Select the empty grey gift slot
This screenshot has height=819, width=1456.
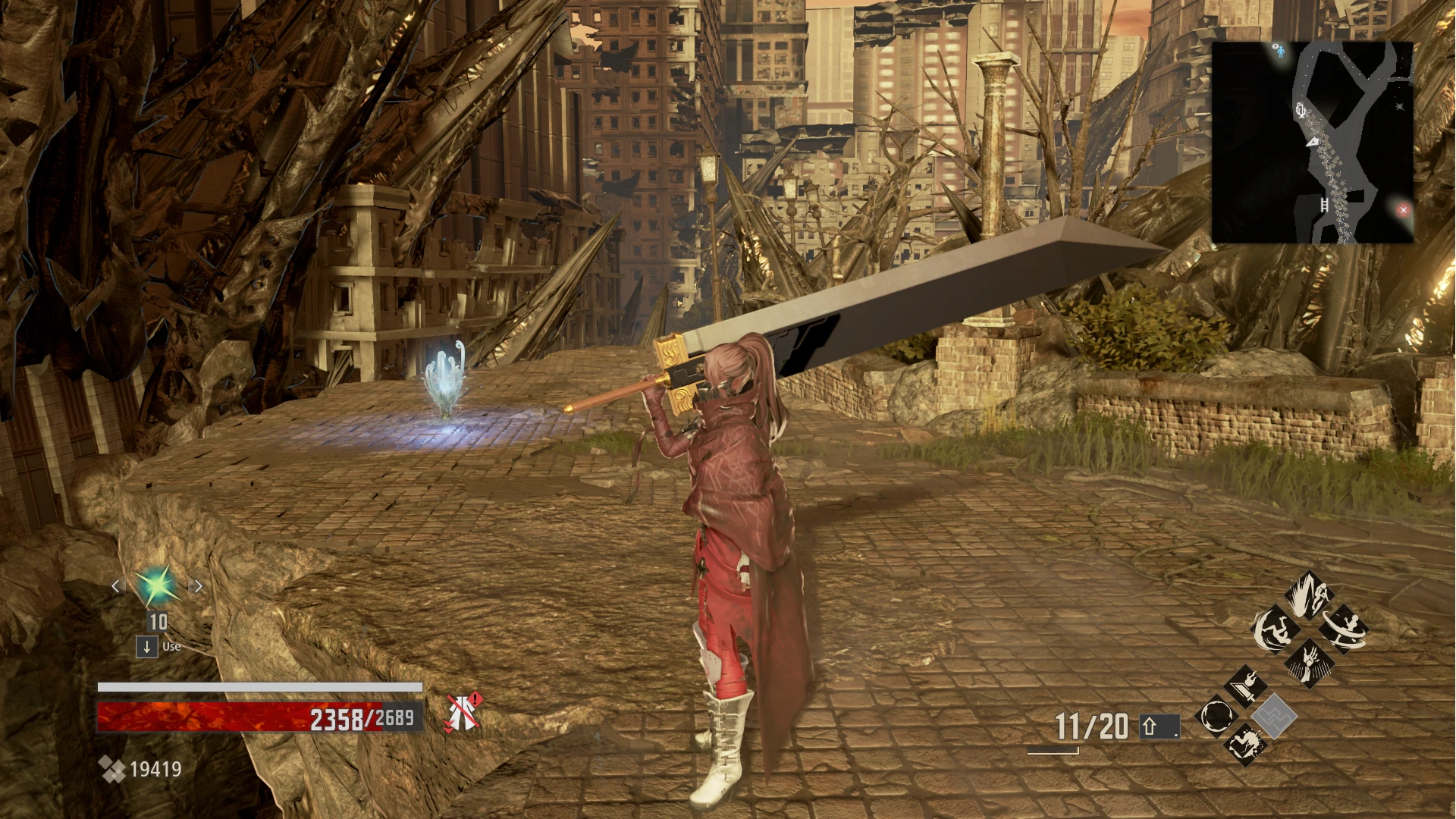pos(1274,717)
